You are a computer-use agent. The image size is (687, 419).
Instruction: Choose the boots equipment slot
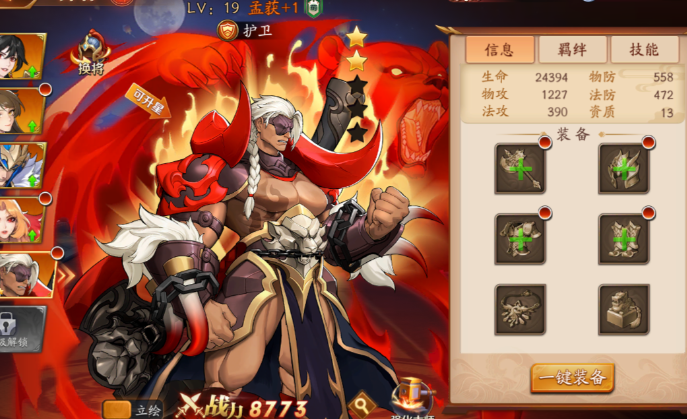pyautogui.click(x=624, y=238)
